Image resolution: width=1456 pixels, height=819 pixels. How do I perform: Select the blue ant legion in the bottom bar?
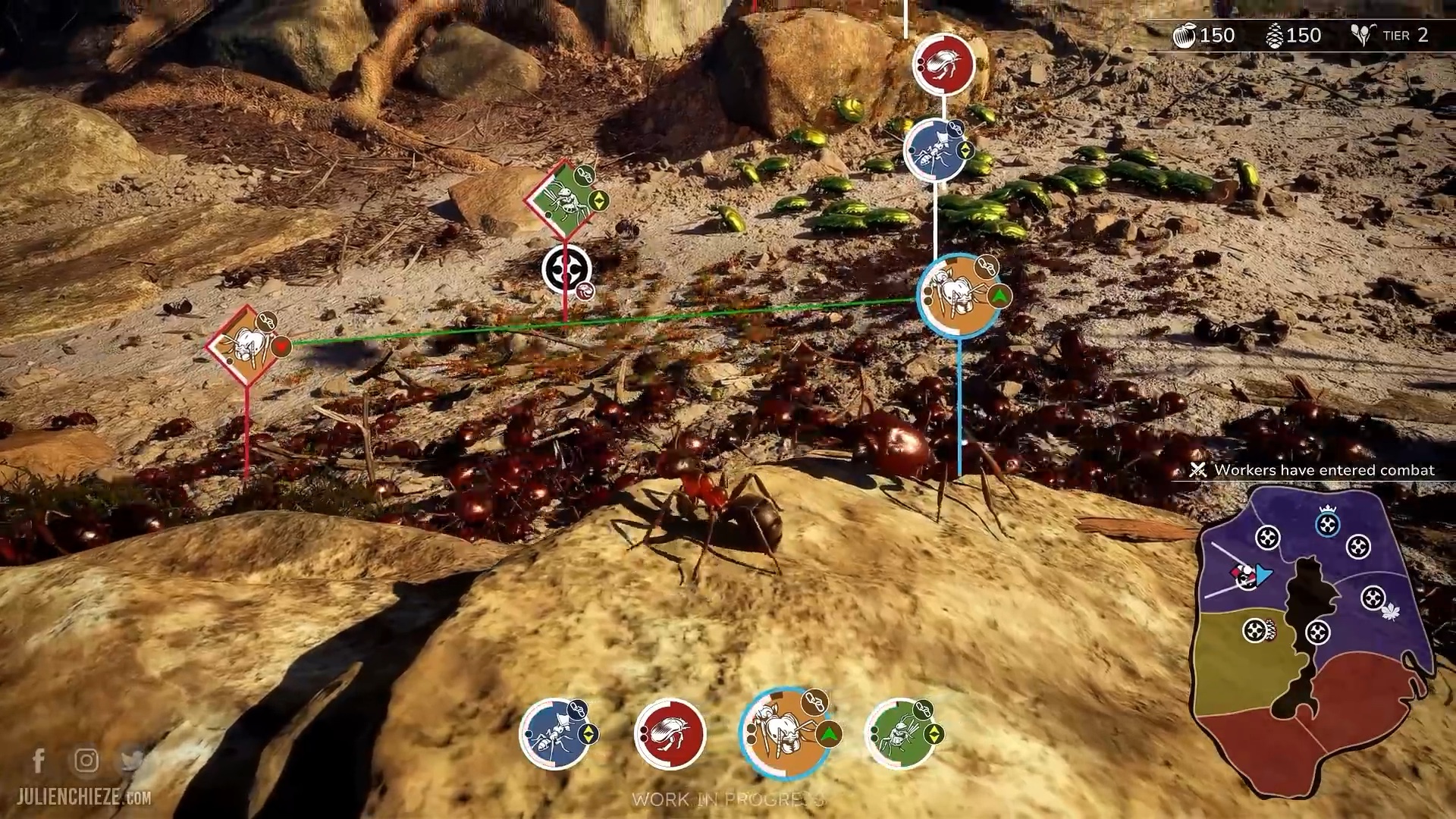[556, 733]
